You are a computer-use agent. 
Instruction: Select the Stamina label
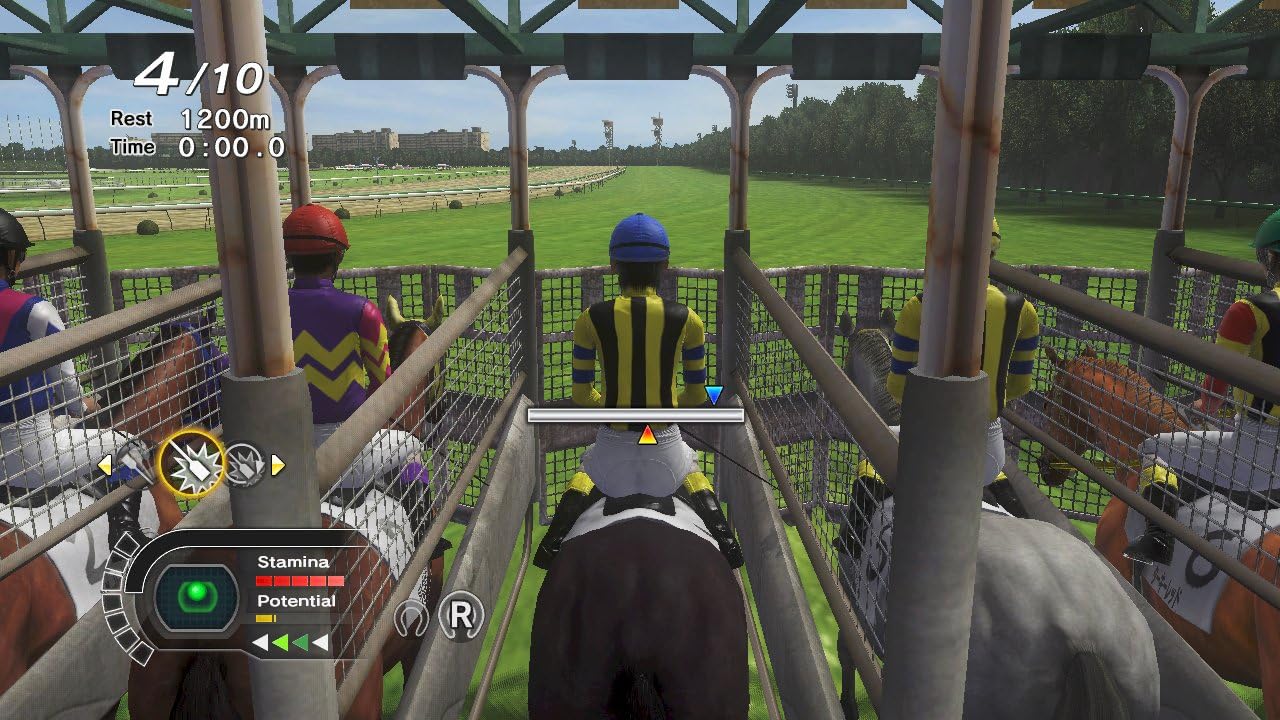[295, 560]
